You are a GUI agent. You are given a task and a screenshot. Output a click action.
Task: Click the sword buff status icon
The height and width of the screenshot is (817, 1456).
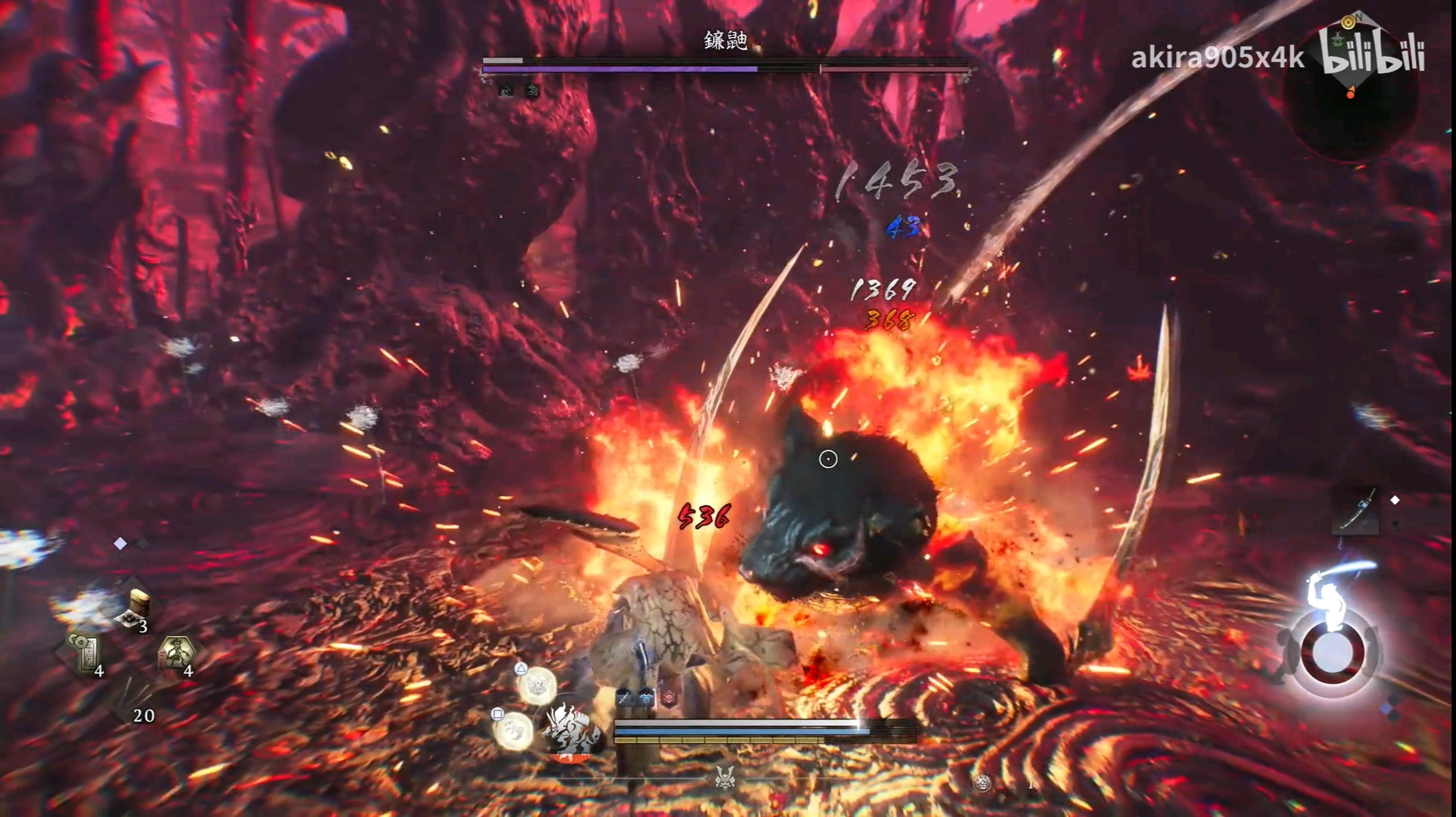pyautogui.click(x=624, y=698)
